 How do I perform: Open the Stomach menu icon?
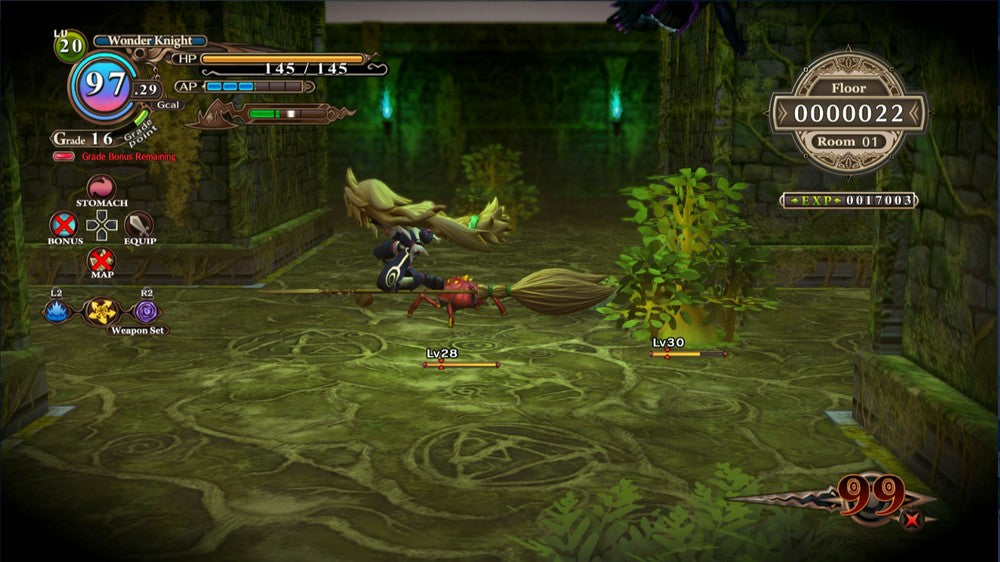point(101,187)
